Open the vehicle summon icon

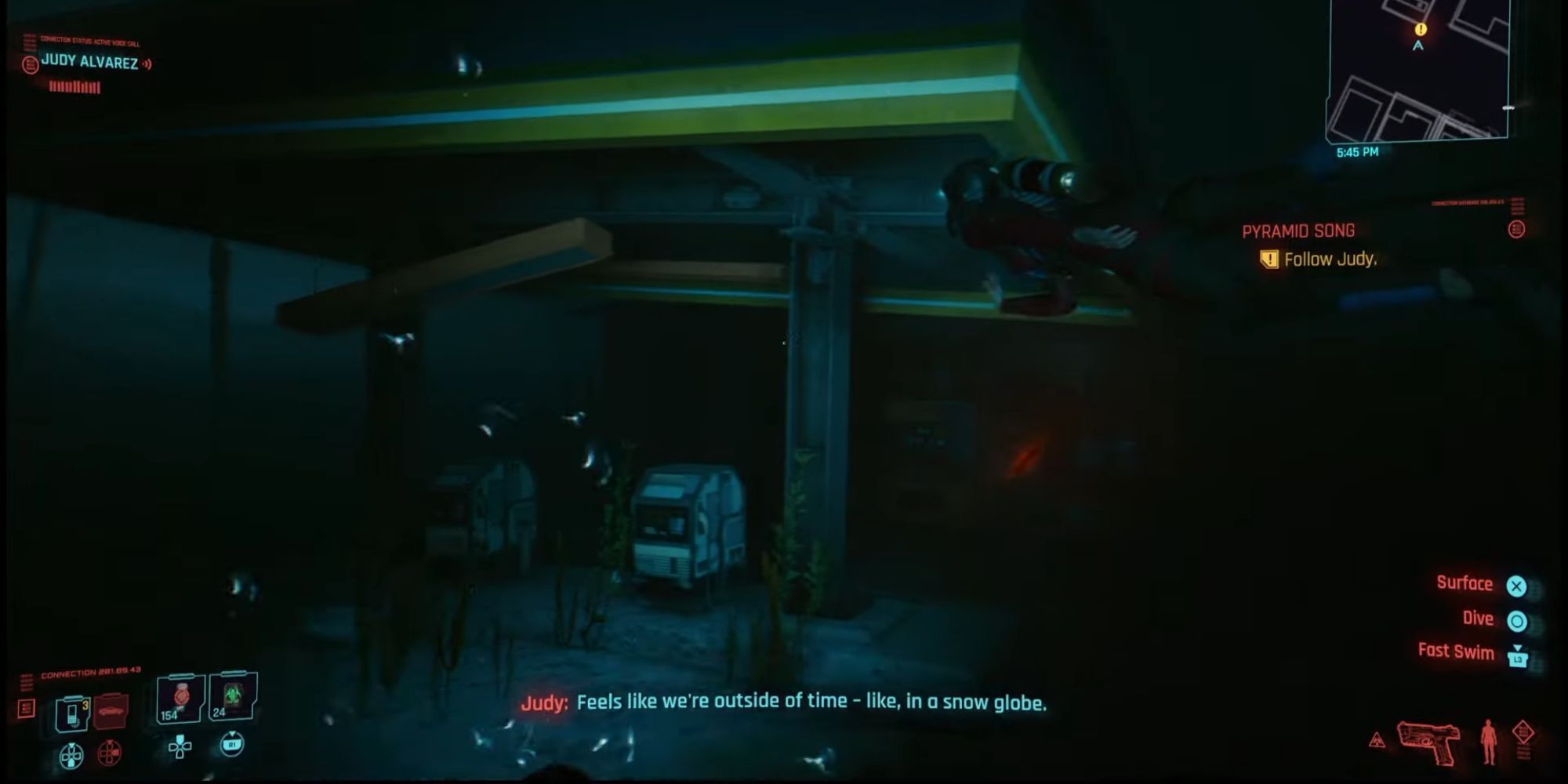[x=111, y=712]
